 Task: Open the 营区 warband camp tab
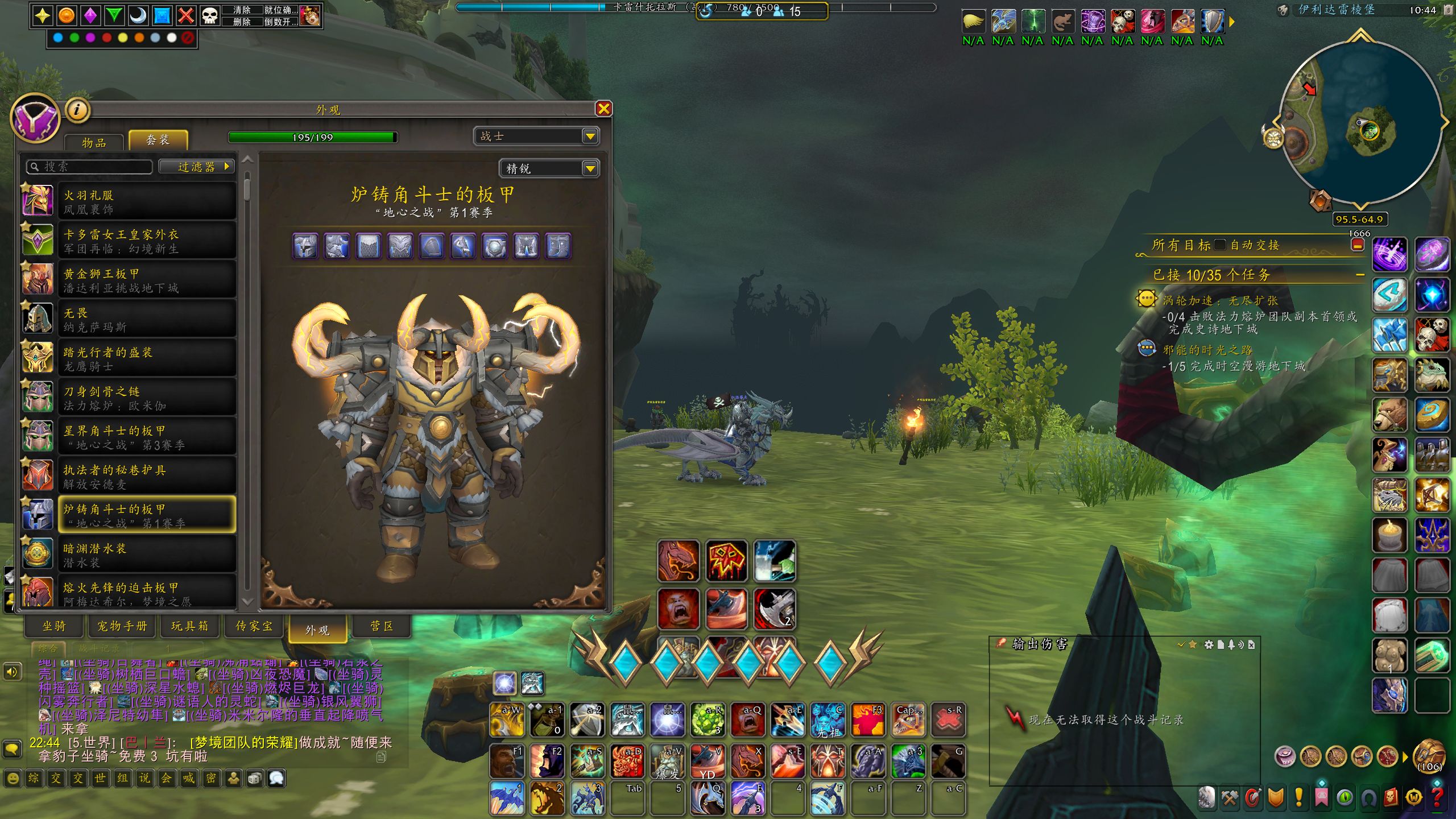[382, 626]
